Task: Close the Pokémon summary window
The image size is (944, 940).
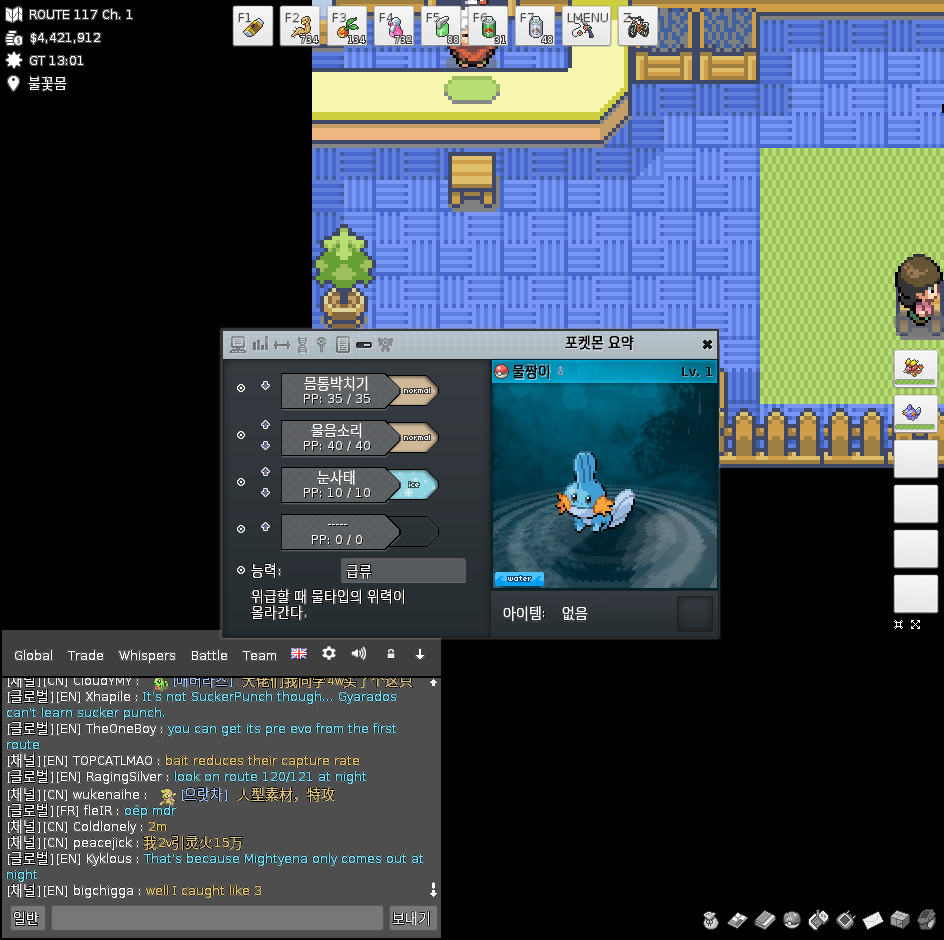Action: [707, 344]
